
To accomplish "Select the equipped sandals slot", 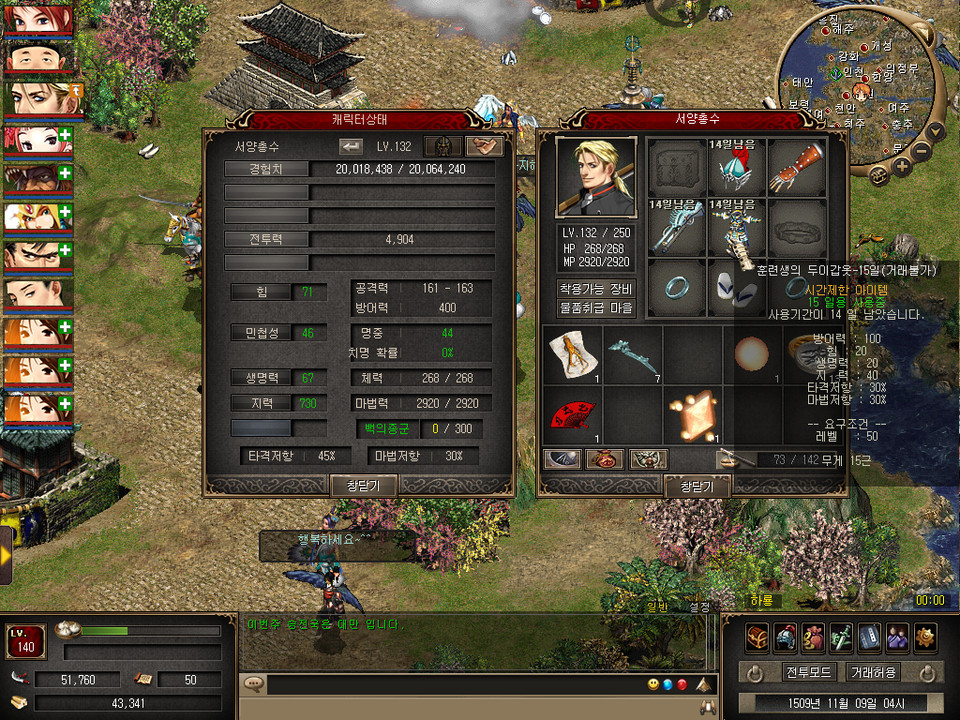I will (740, 288).
